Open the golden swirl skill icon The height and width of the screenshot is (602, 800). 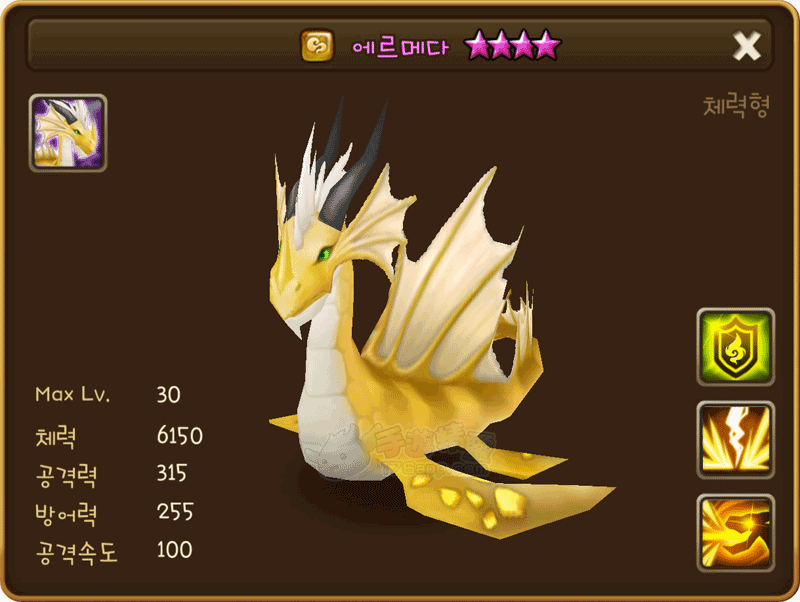pyautogui.click(x=735, y=533)
